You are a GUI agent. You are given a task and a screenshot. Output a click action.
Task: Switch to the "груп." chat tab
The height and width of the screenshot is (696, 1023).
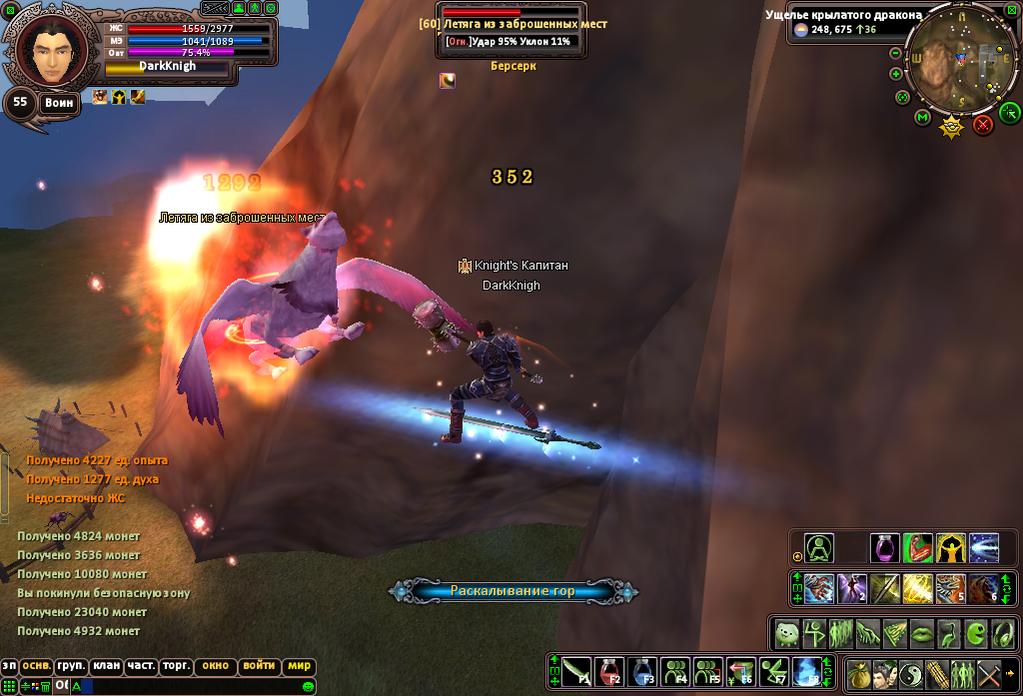[70, 666]
